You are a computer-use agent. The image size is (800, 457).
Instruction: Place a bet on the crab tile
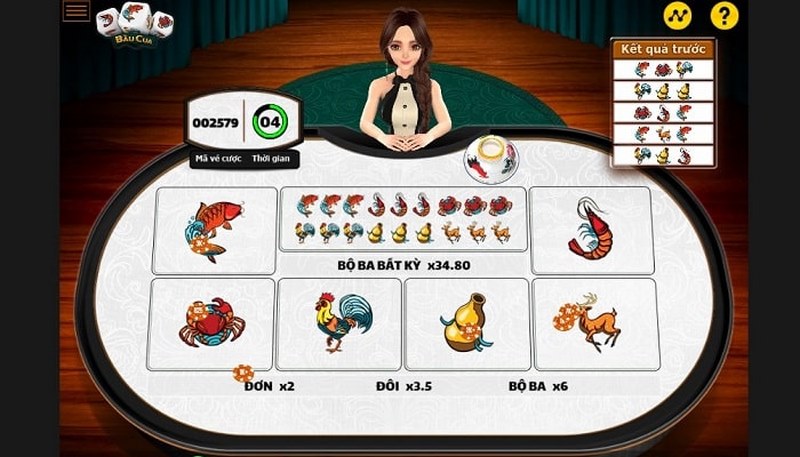pyautogui.click(x=211, y=323)
